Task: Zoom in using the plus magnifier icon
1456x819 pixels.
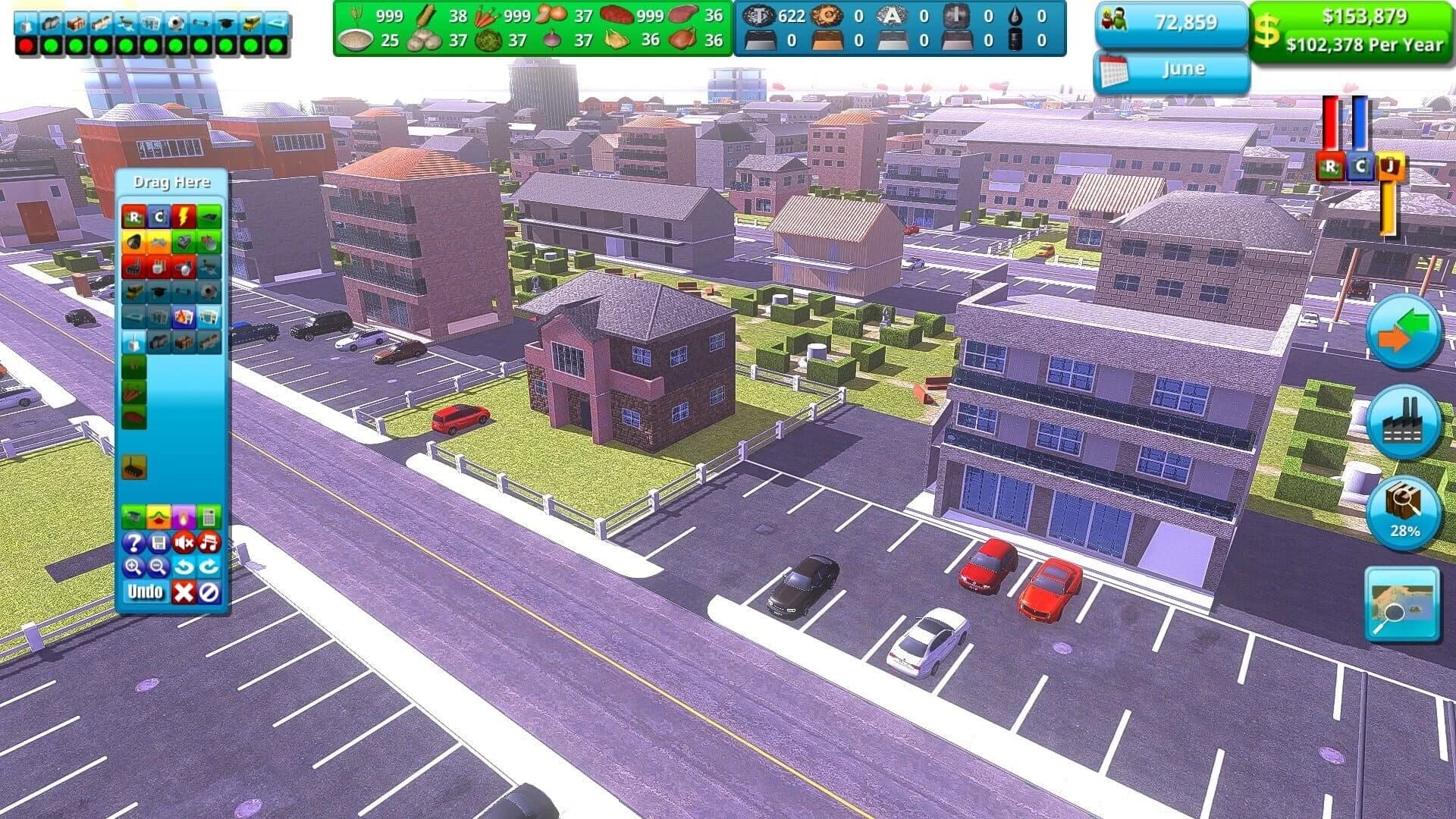Action: pos(133,566)
